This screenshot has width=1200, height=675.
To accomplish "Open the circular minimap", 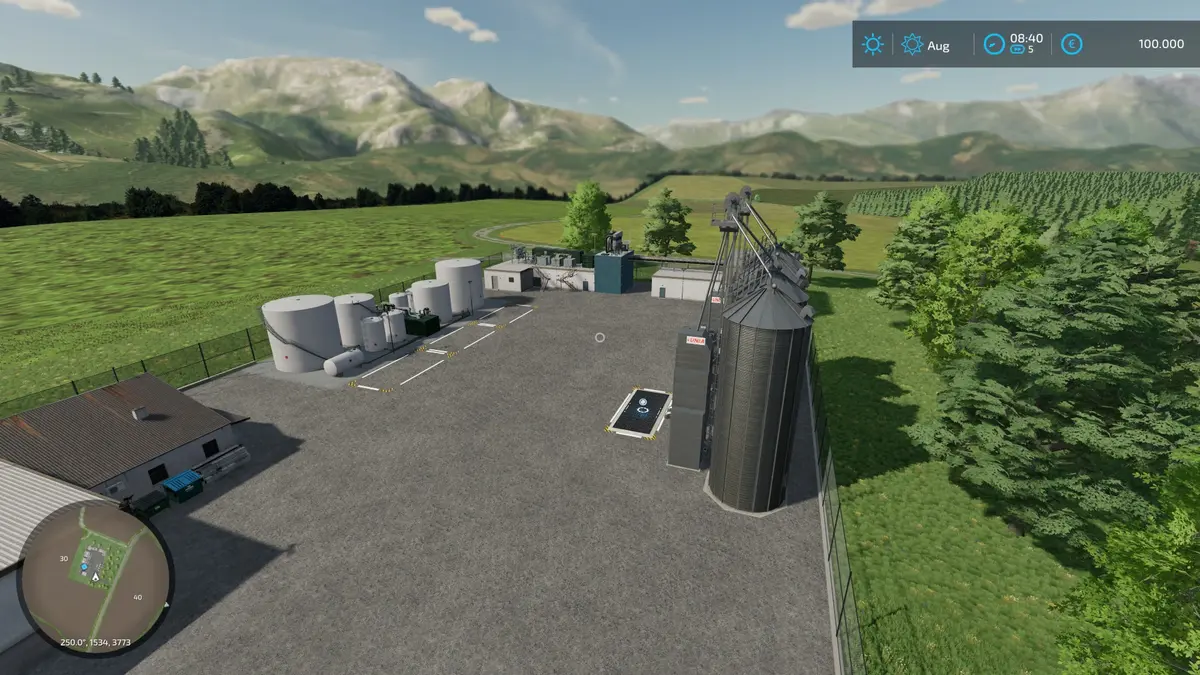I will click(x=95, y=577).
